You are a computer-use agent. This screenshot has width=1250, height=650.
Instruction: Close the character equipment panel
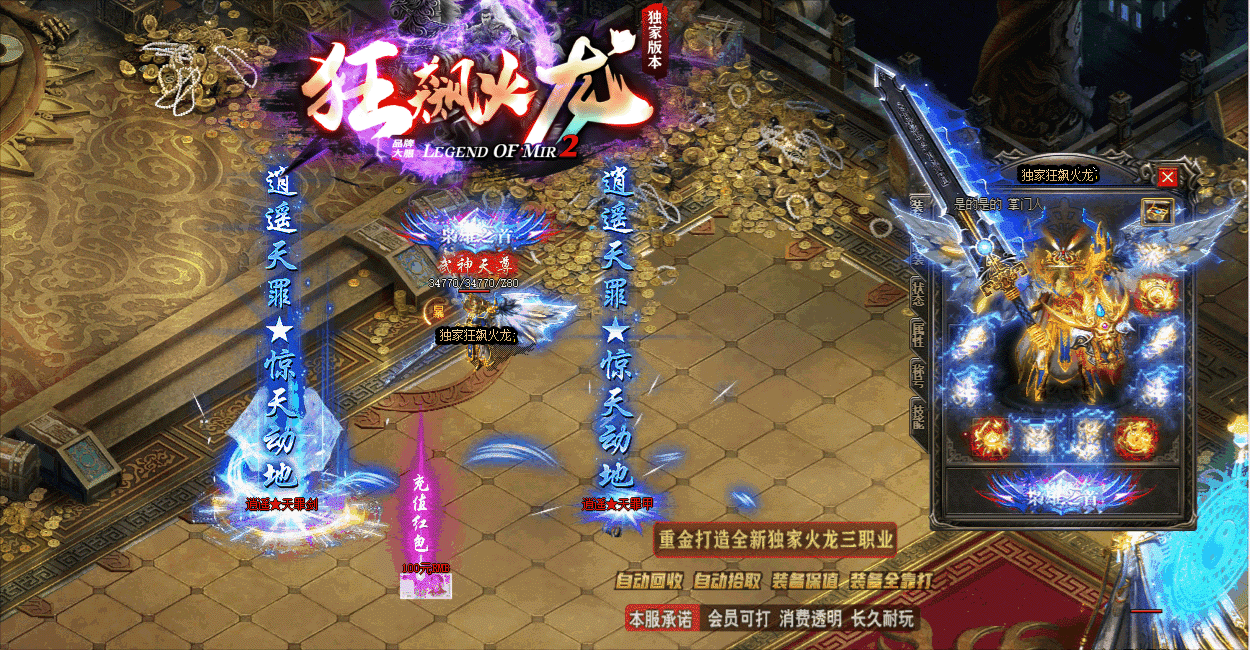[1167, 178]
